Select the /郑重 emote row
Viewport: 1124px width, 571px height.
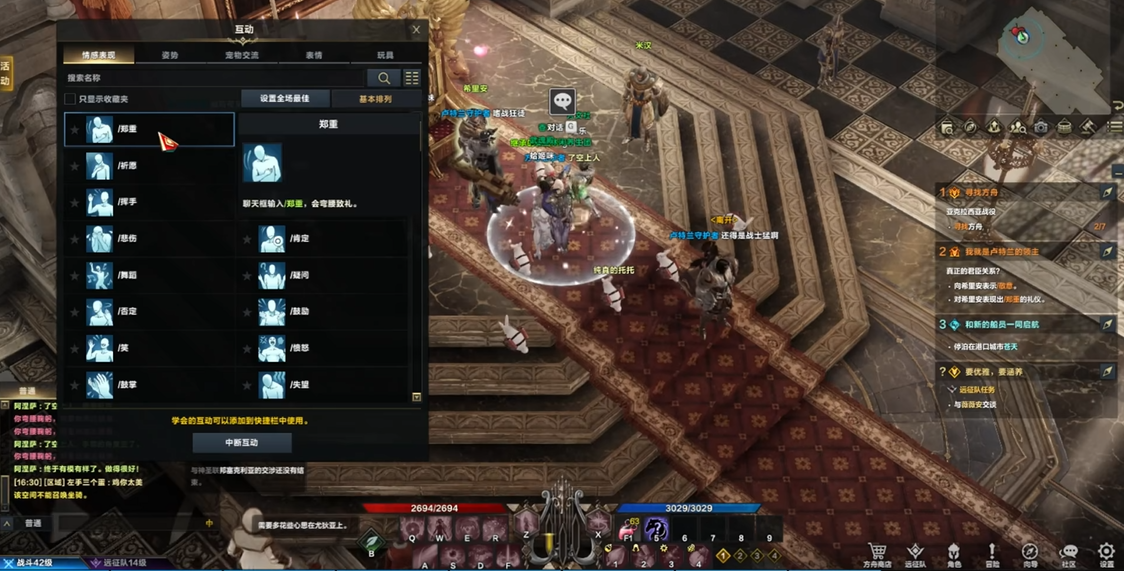click(x=149, y=129)
